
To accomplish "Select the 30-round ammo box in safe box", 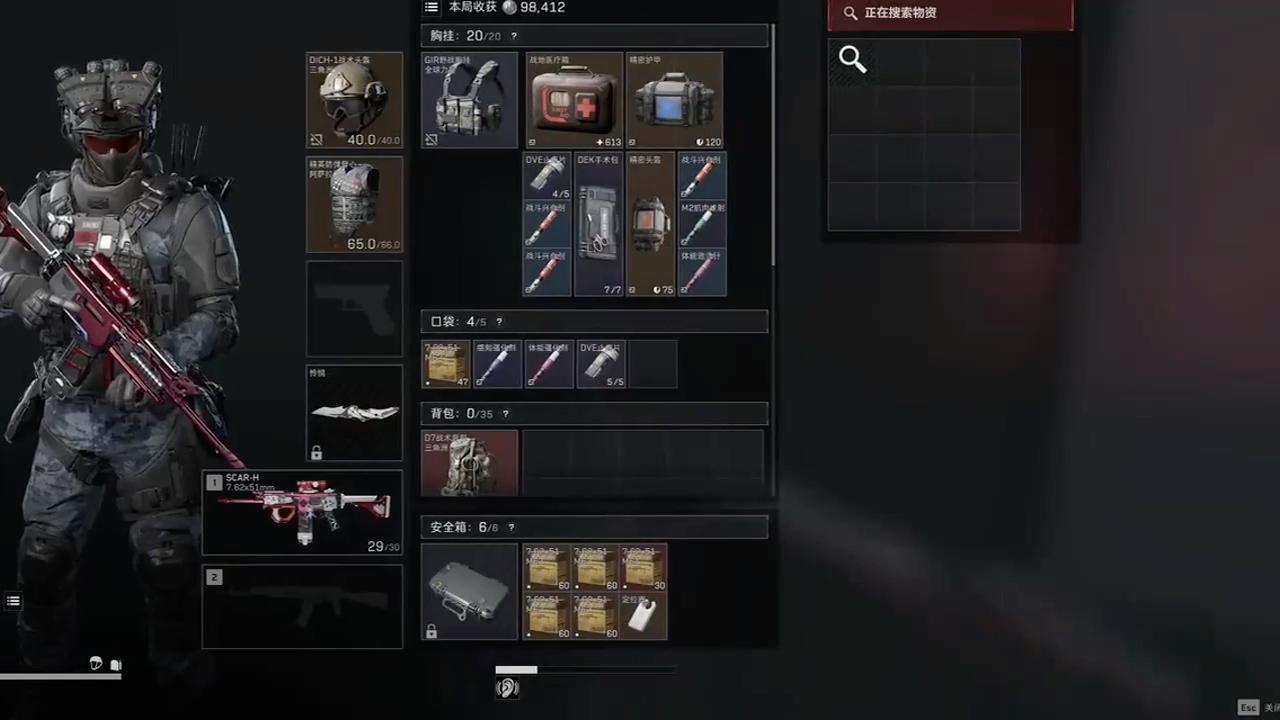I will [x=643, y=567].
